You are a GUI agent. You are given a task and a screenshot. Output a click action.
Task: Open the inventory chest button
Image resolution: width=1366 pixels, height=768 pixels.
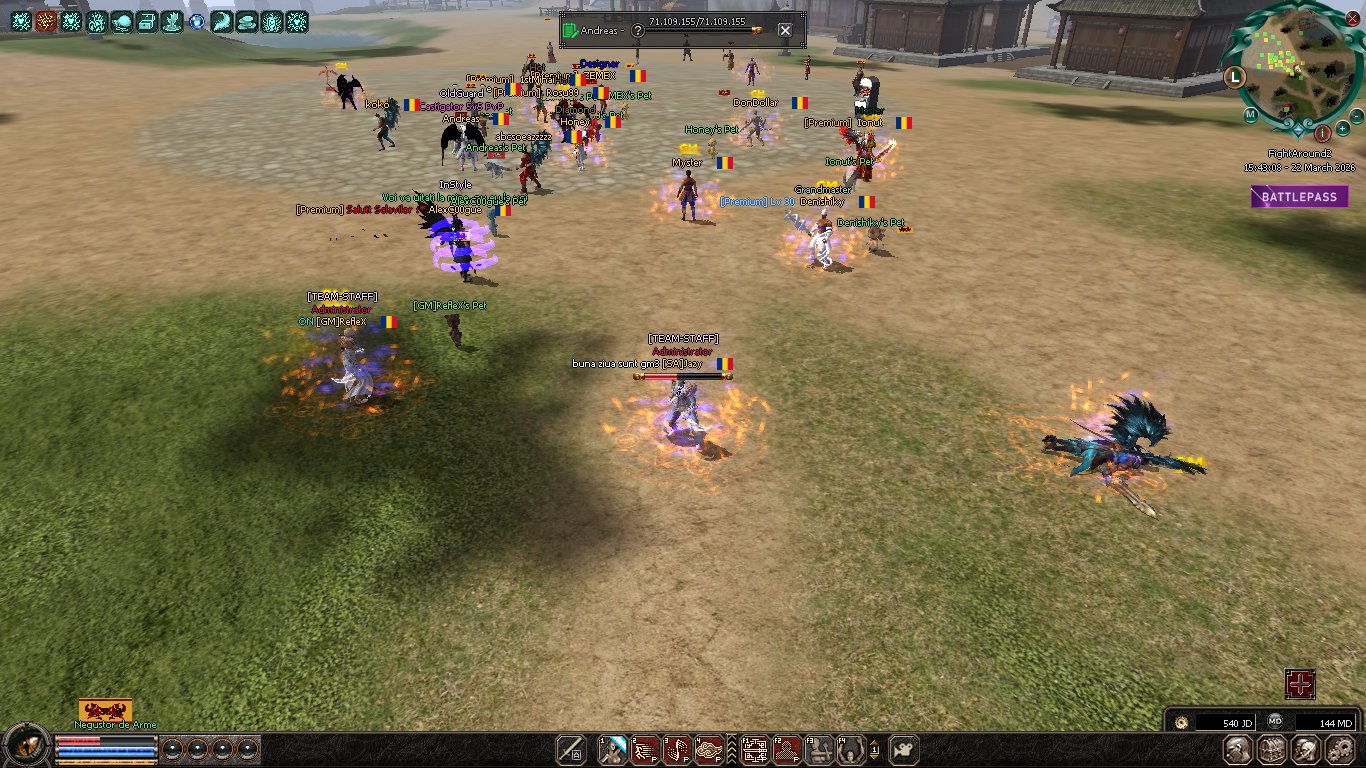pos(1272,750)
